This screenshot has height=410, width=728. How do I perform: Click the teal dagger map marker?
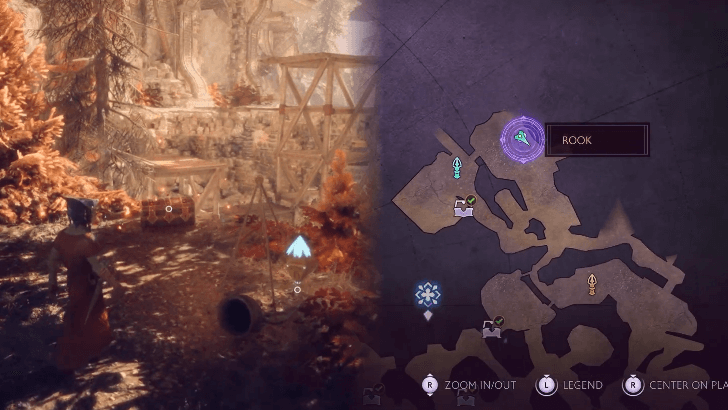[x=458, y=166]
